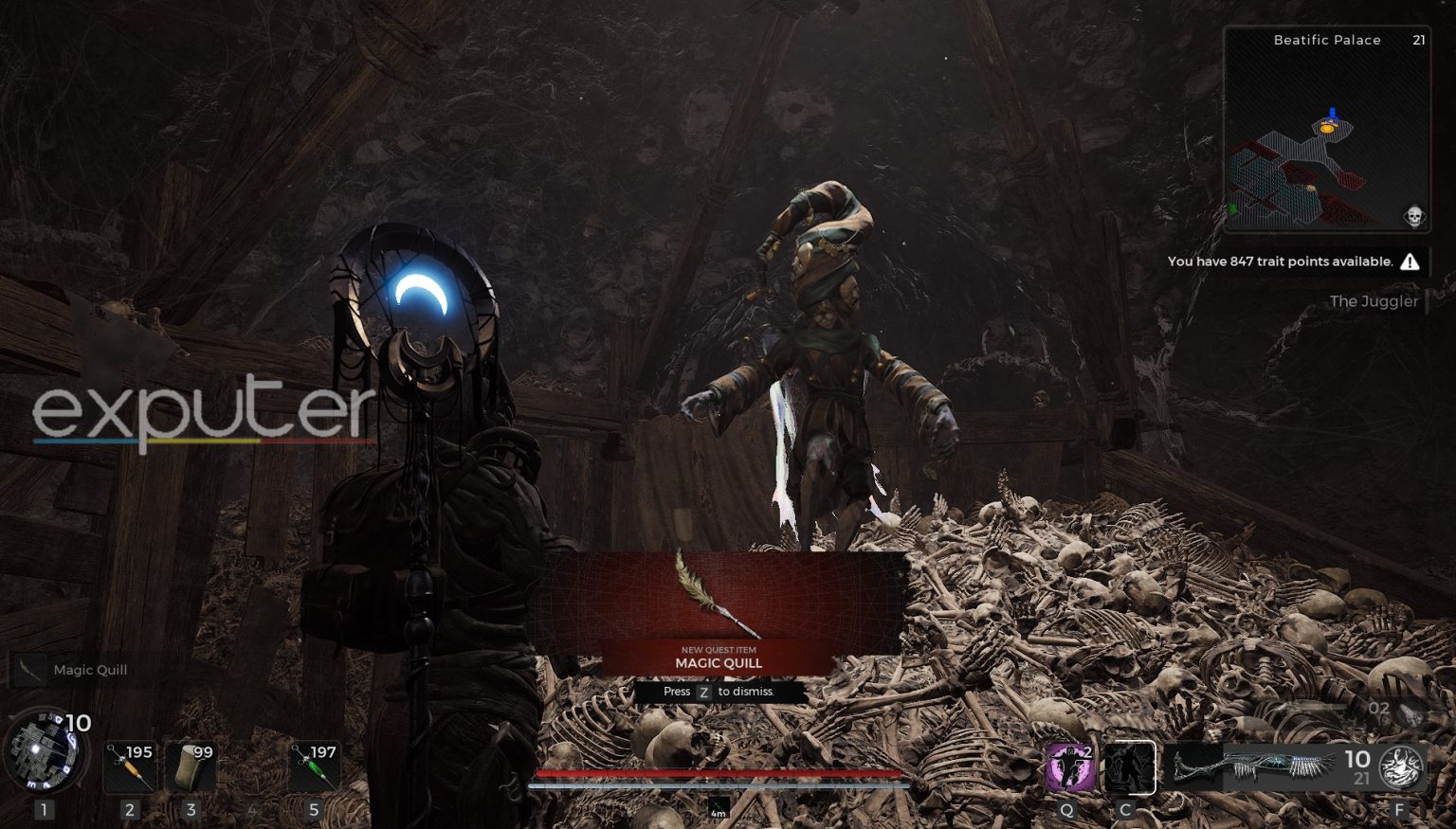Select the bloodwort syringe in hotbar slot 2
Screen dimensions: 1456x829
[x=130, y=767]
